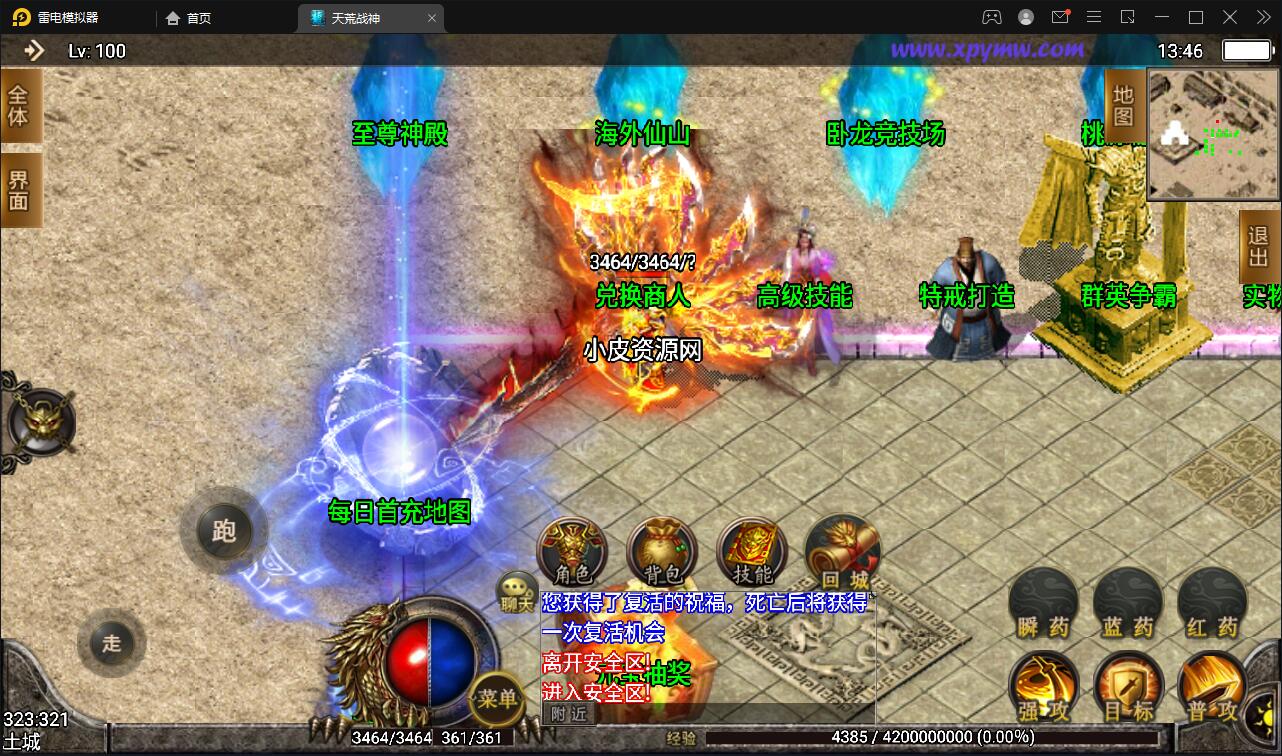Select the 全体 side tab
The height and width of the screenshot is (756, 1282).
point(20,105)
